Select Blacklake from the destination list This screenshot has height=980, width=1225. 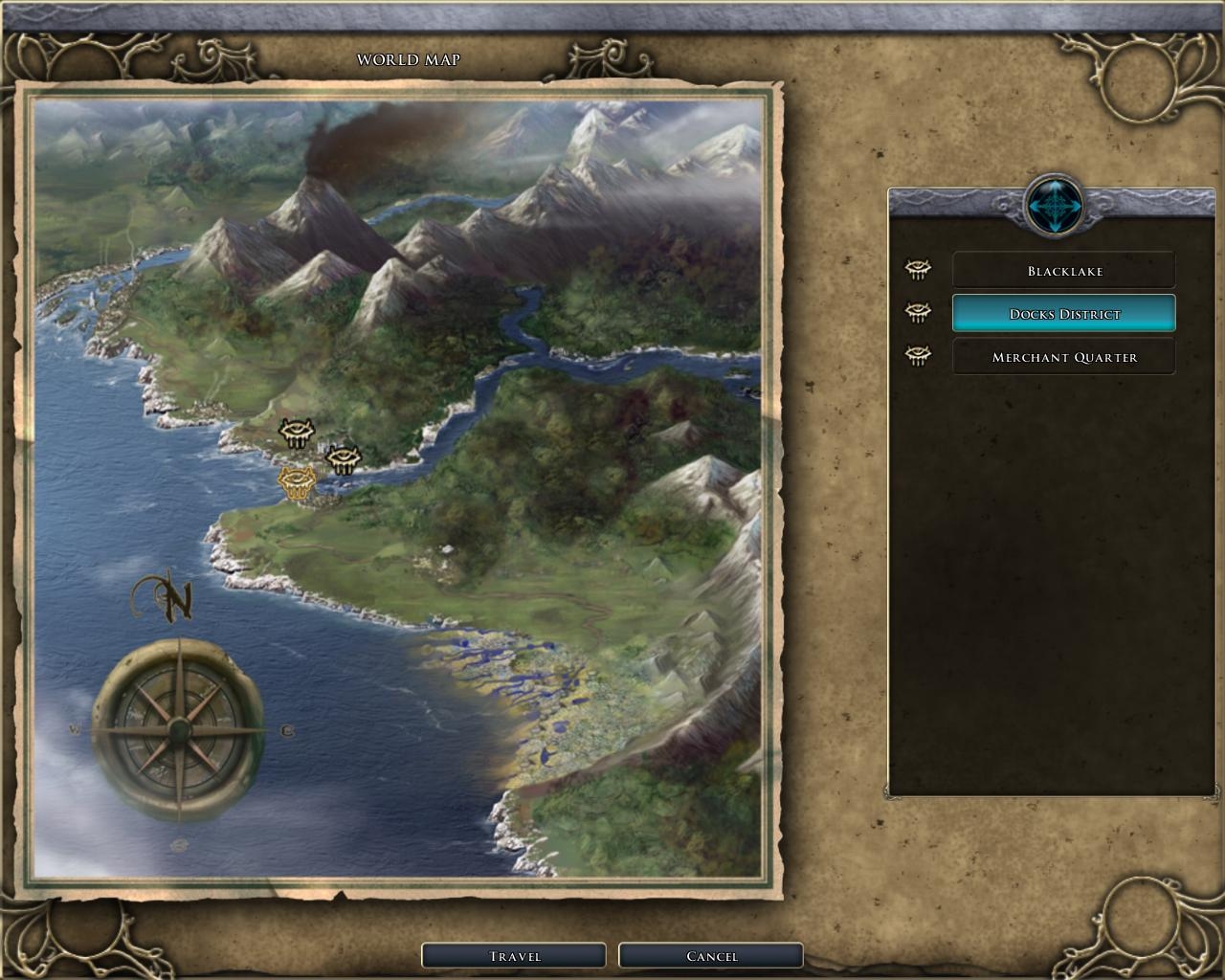click(1063, 271)
